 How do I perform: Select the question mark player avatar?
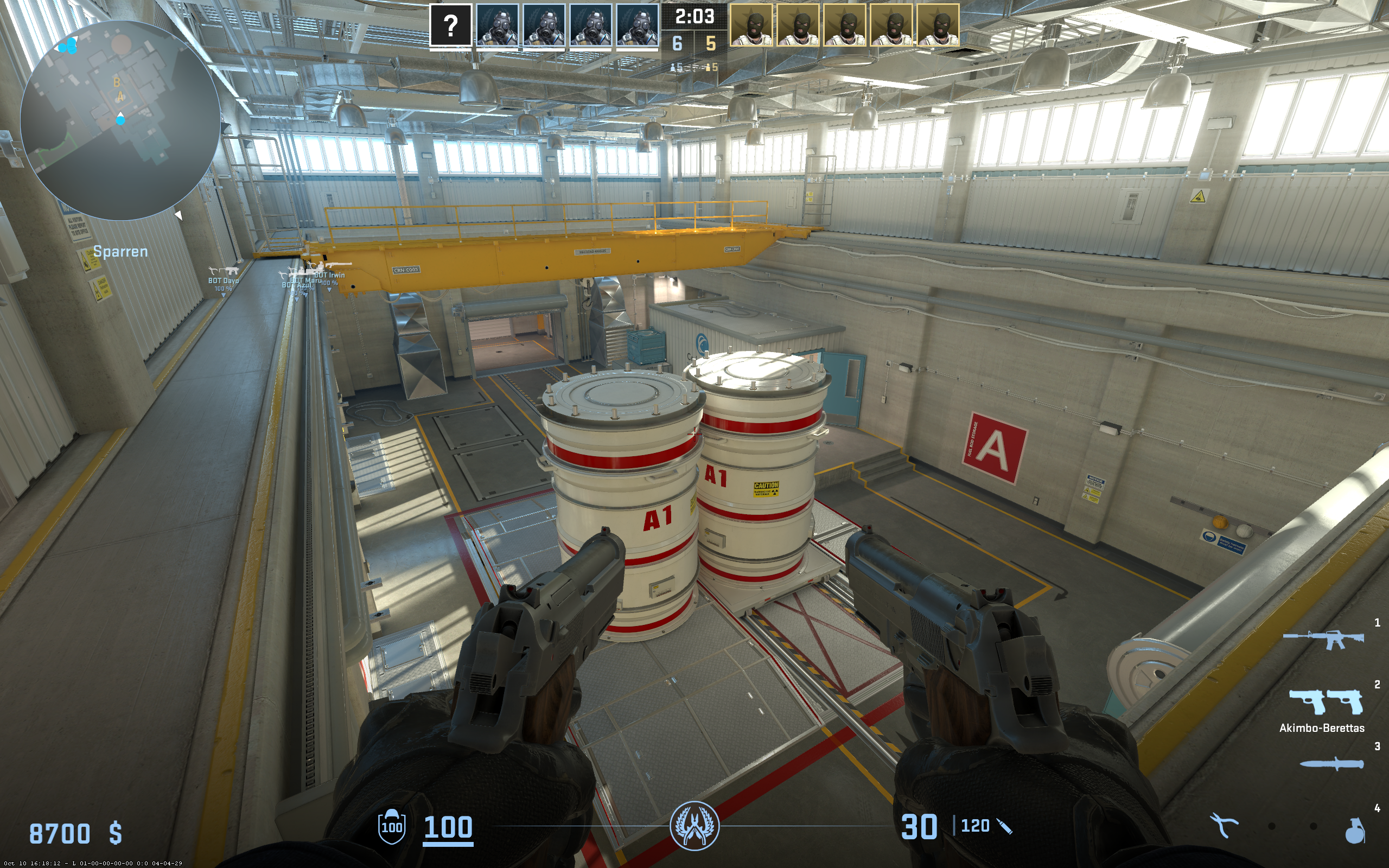[450, 25]
